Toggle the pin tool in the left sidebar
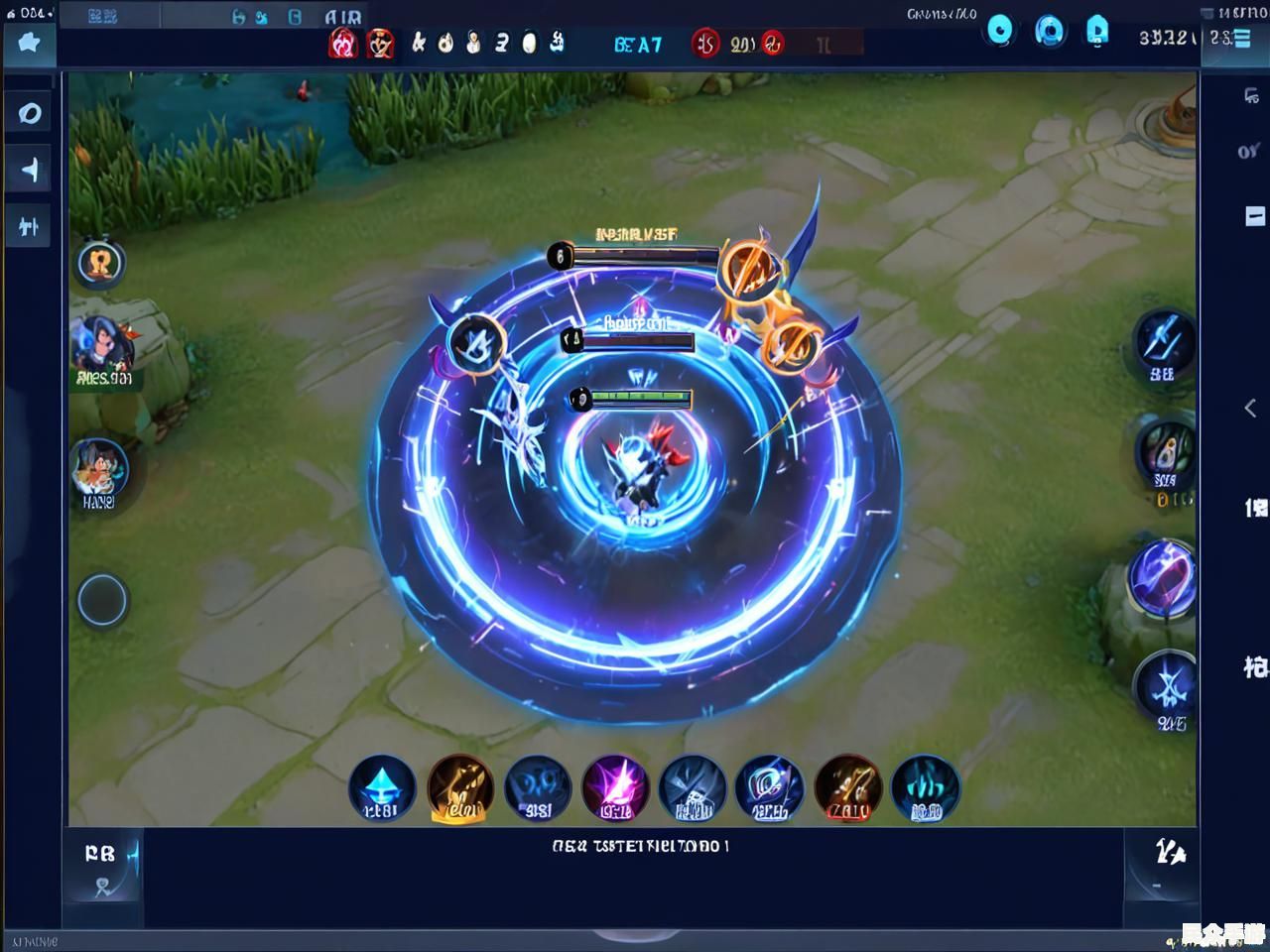This screenshot has height=952, width=1270. 28,169
